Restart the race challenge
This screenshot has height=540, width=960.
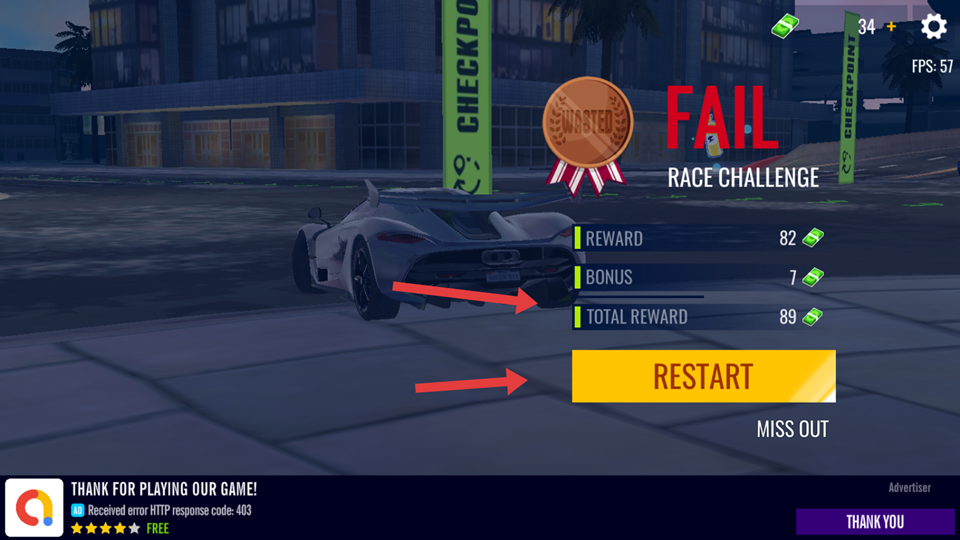(x=703, y=377)
